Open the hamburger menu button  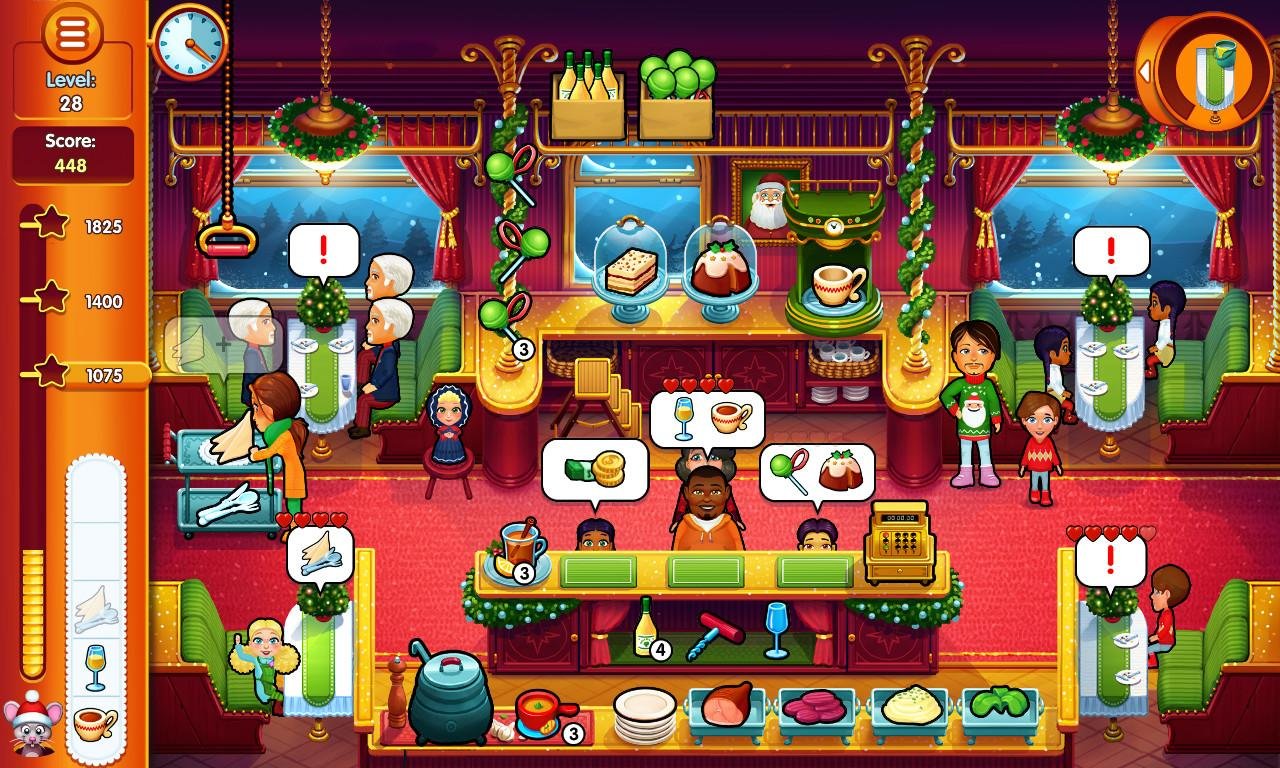click(72, 31)
